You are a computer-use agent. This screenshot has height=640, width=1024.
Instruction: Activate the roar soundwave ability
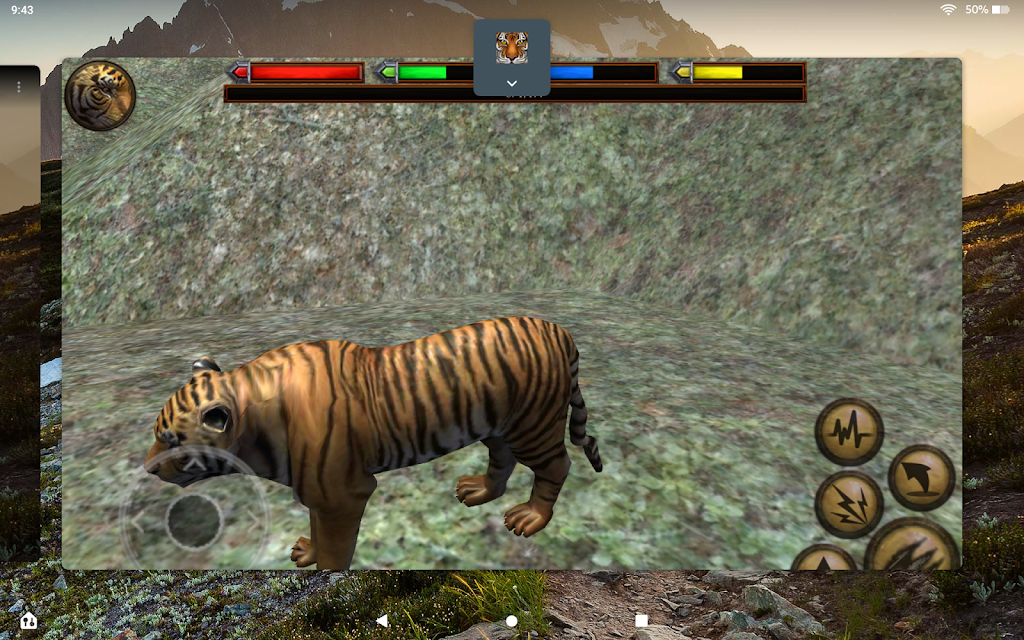pos(849,432)
